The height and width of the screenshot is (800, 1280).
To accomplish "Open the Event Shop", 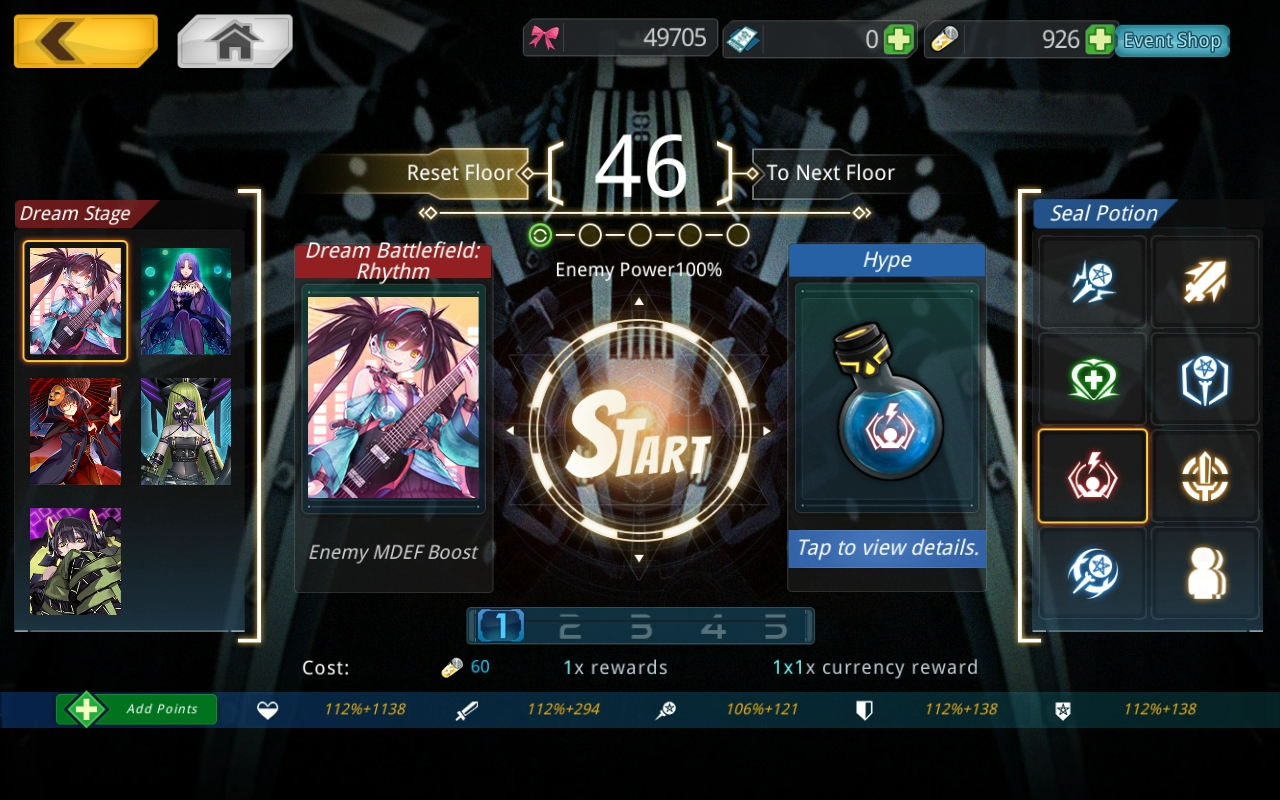I will tap(1172, 41).
